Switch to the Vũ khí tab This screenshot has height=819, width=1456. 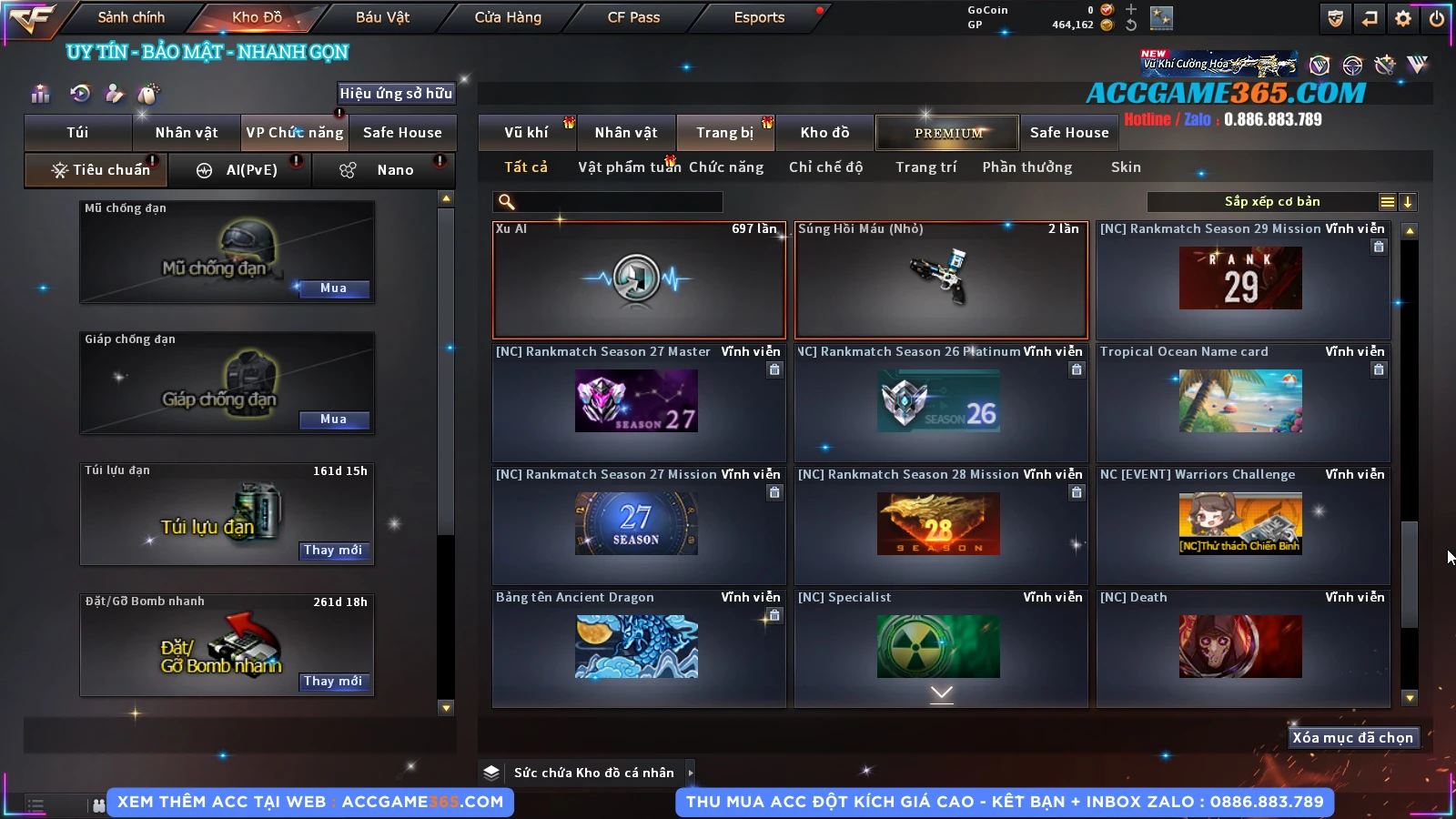(x=526, y=133)
